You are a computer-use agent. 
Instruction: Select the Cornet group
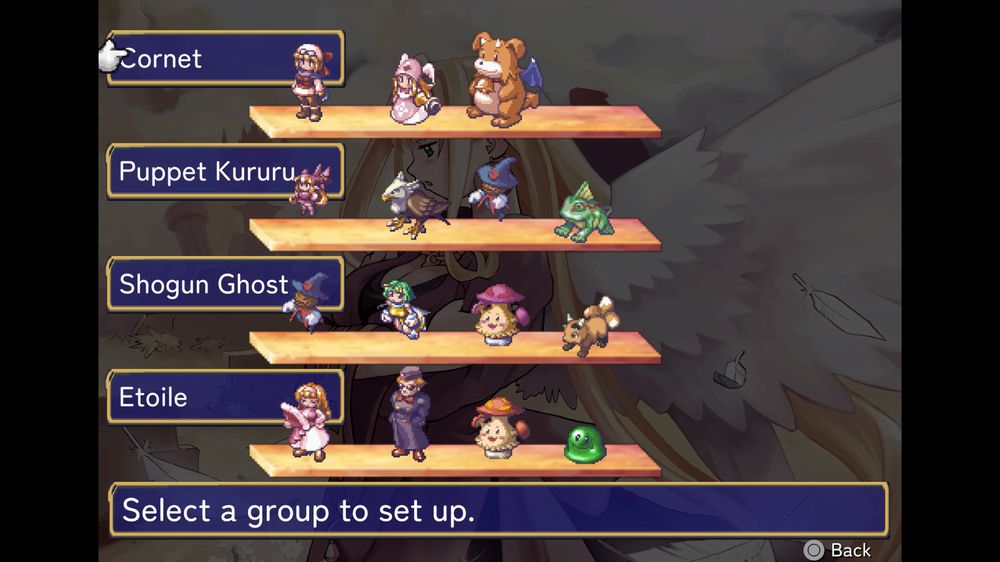(x=224, y=59)
